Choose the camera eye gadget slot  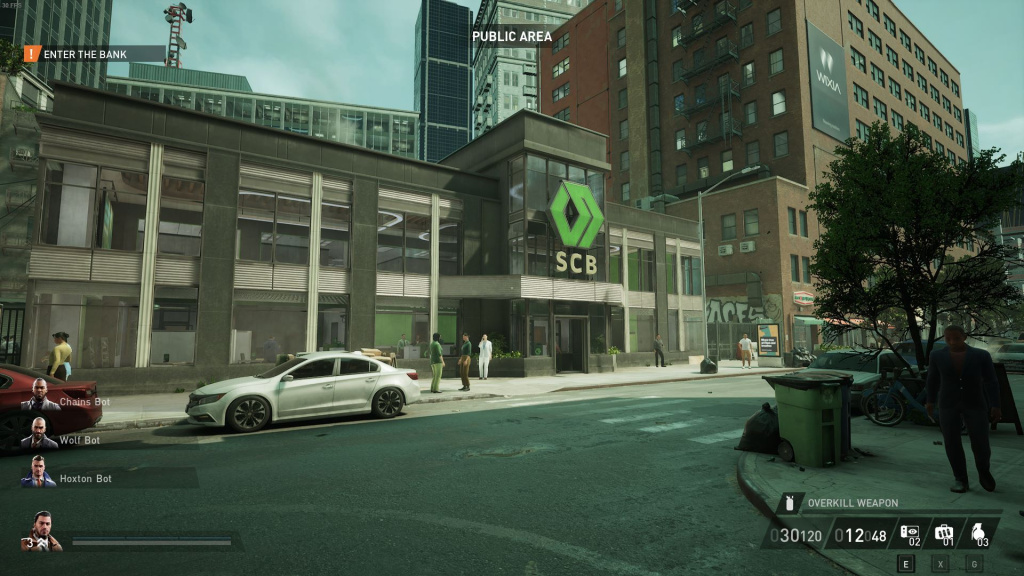(x=910, y=534)
